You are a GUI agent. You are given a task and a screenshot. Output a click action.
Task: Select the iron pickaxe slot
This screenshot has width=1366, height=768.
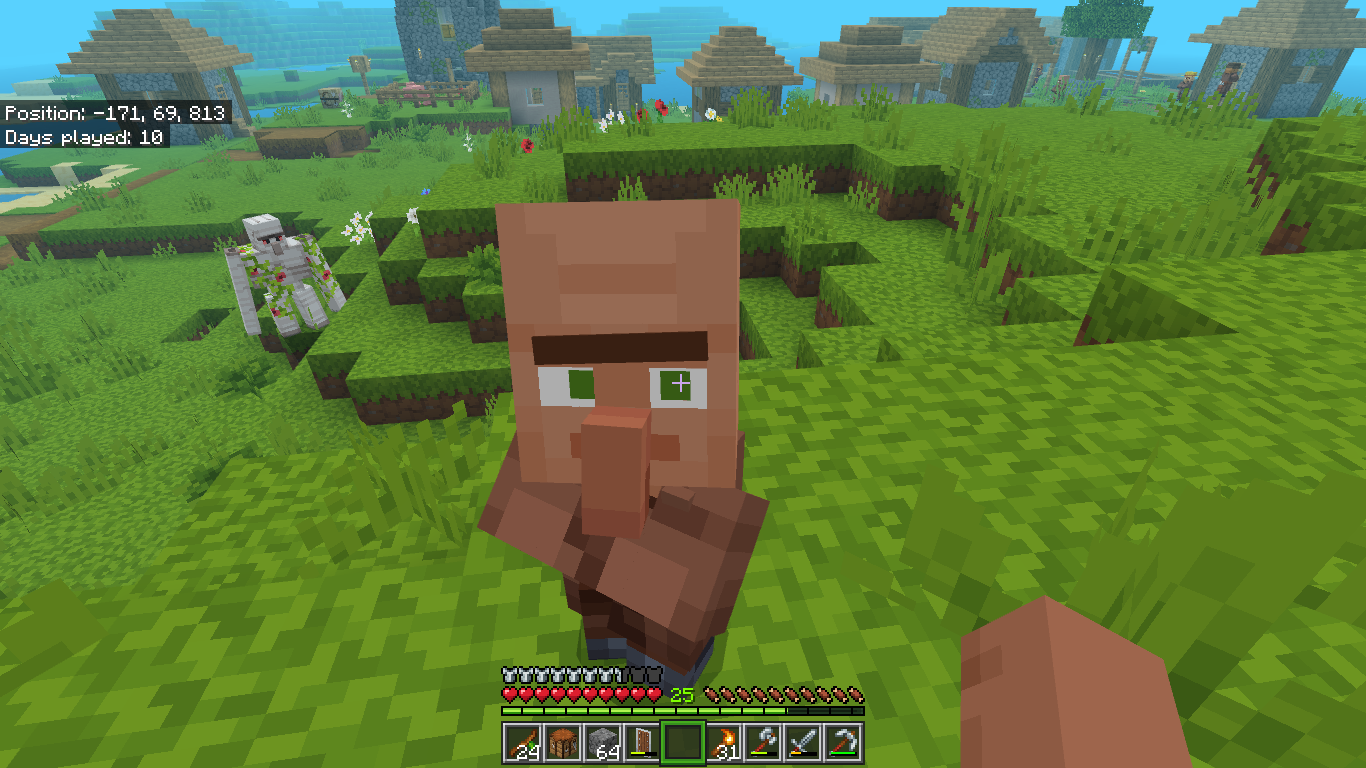pyautogui.click(x=845, y=743)
